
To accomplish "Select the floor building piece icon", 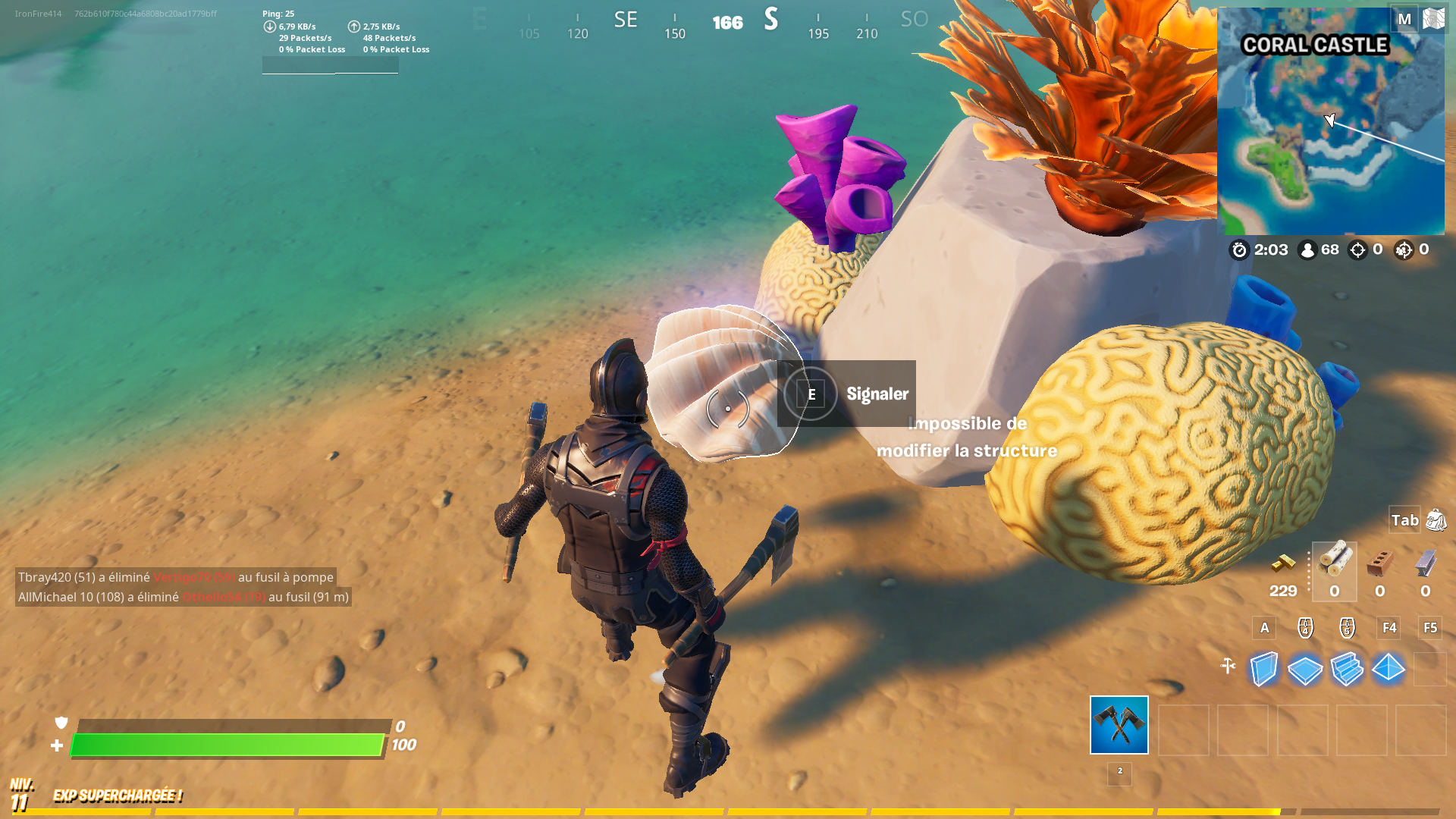I will [x=1305, y=669].
